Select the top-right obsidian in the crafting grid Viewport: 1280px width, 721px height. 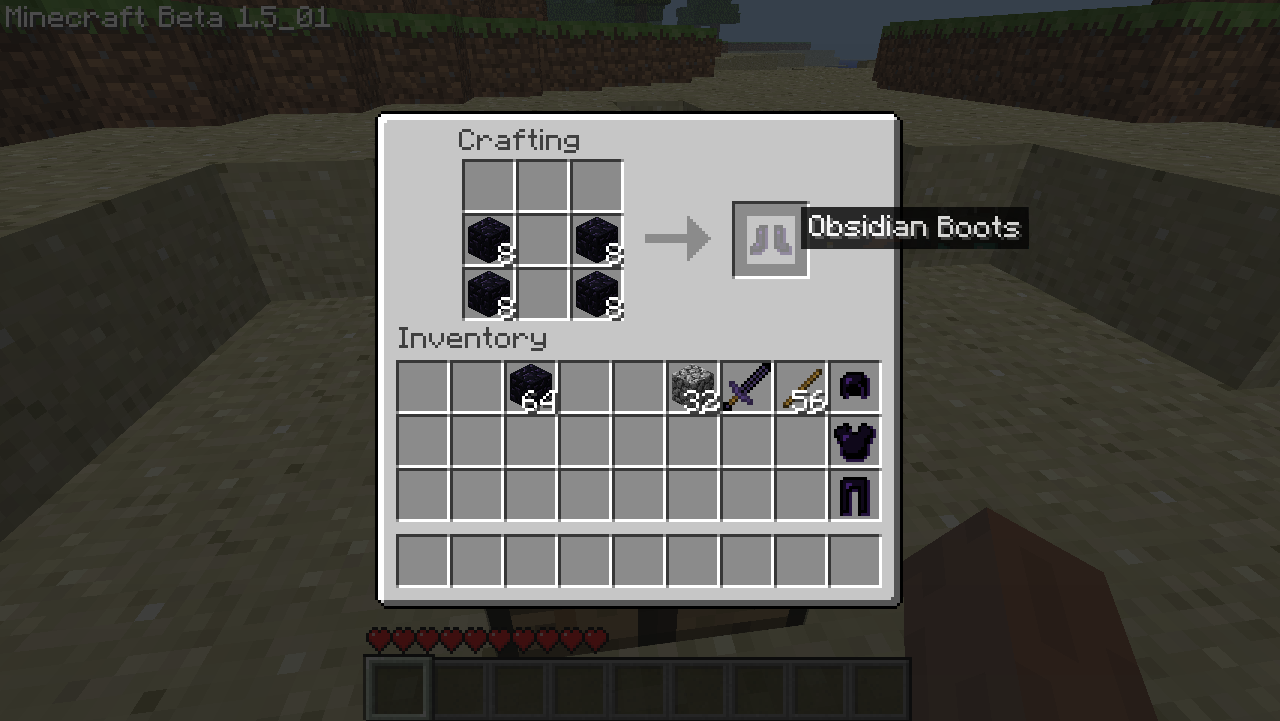point(596,239)
